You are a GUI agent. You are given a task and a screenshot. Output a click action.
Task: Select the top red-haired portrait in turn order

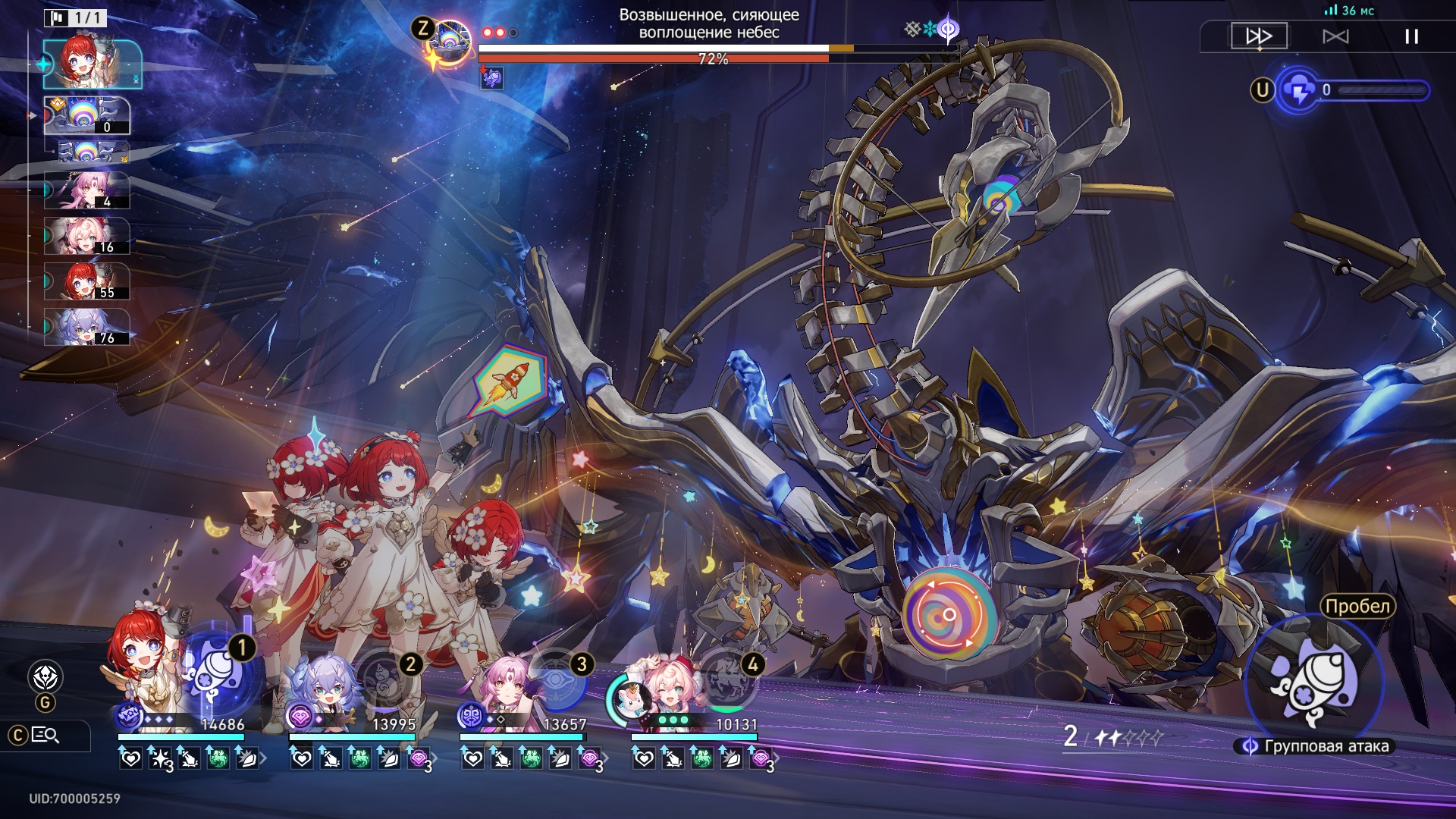pyautogui.click(x=92, y=64)
